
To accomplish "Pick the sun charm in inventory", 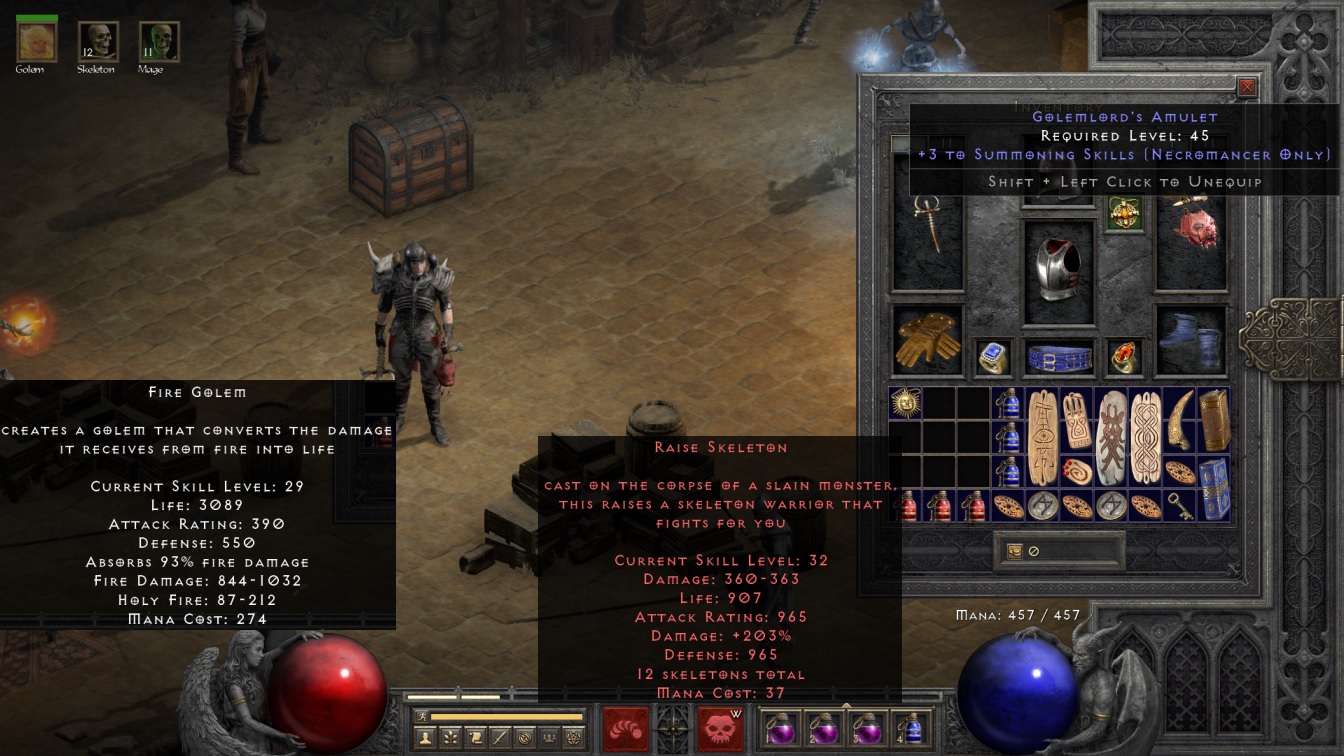I will (x=904, y=403).
